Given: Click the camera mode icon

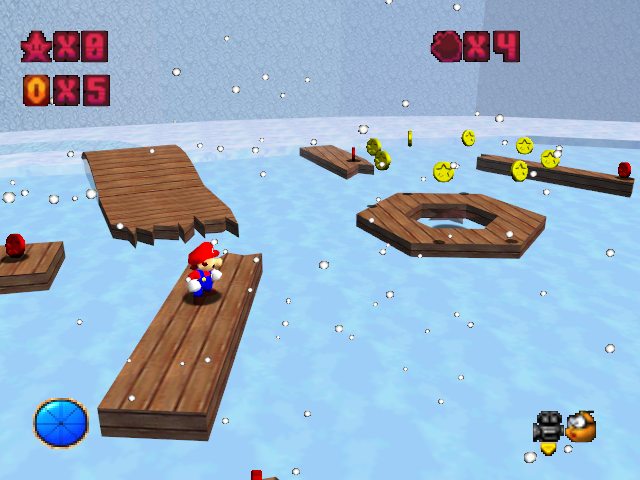Looking at the screenshot, I should click(548, 426).
